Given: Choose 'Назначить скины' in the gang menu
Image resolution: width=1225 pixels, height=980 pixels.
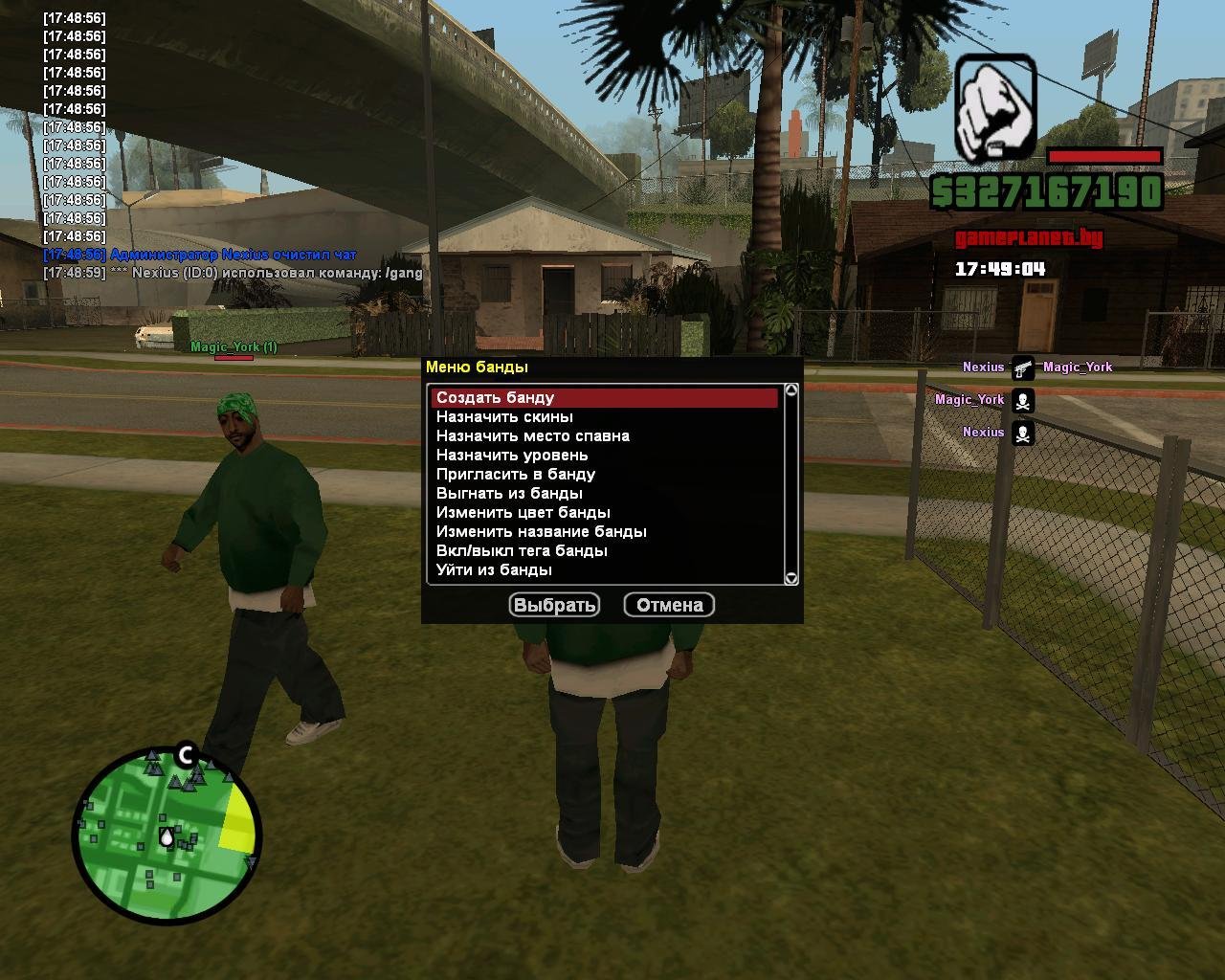Looking at the screenshot, I should 504,417.
